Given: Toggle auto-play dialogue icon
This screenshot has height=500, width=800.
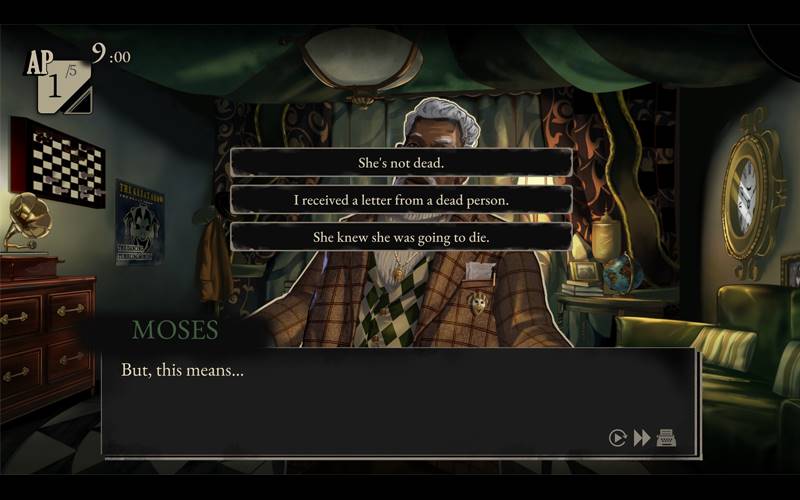Looking at the screenshot, I should point(618,437).
